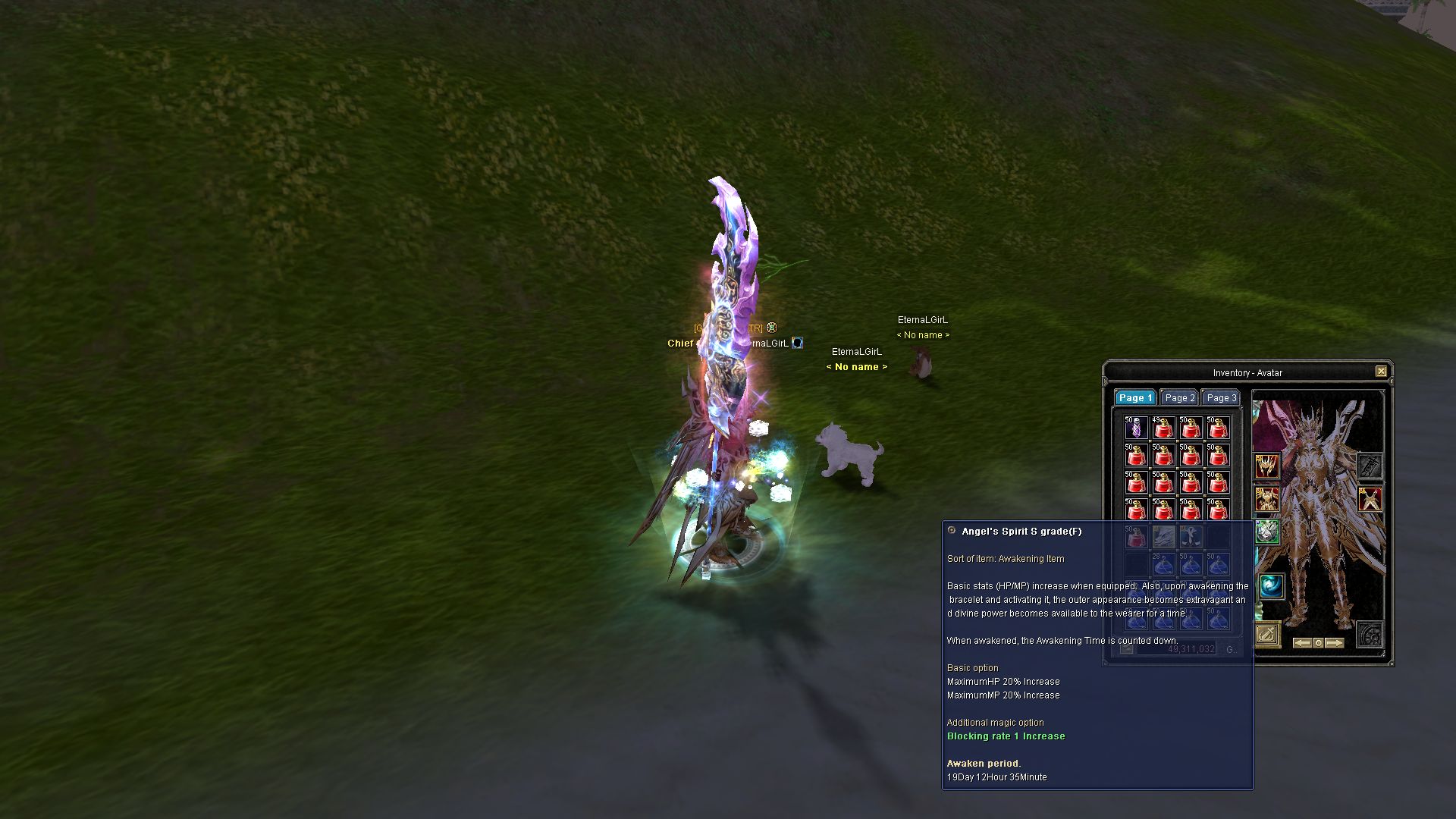The height and width of the screenshot is (819, 1456).
Task: Reset the avatar preview rotation
Action: point(1318,643)
